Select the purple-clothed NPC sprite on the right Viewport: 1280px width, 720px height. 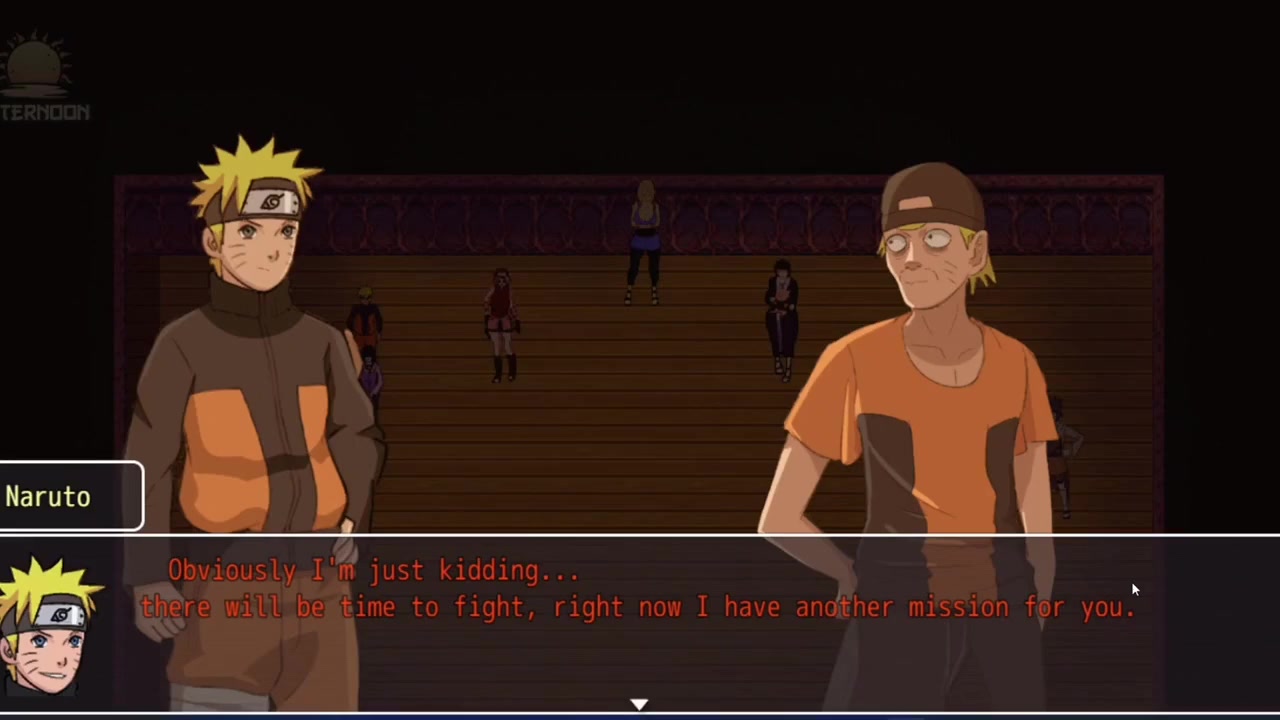[780, 320]
